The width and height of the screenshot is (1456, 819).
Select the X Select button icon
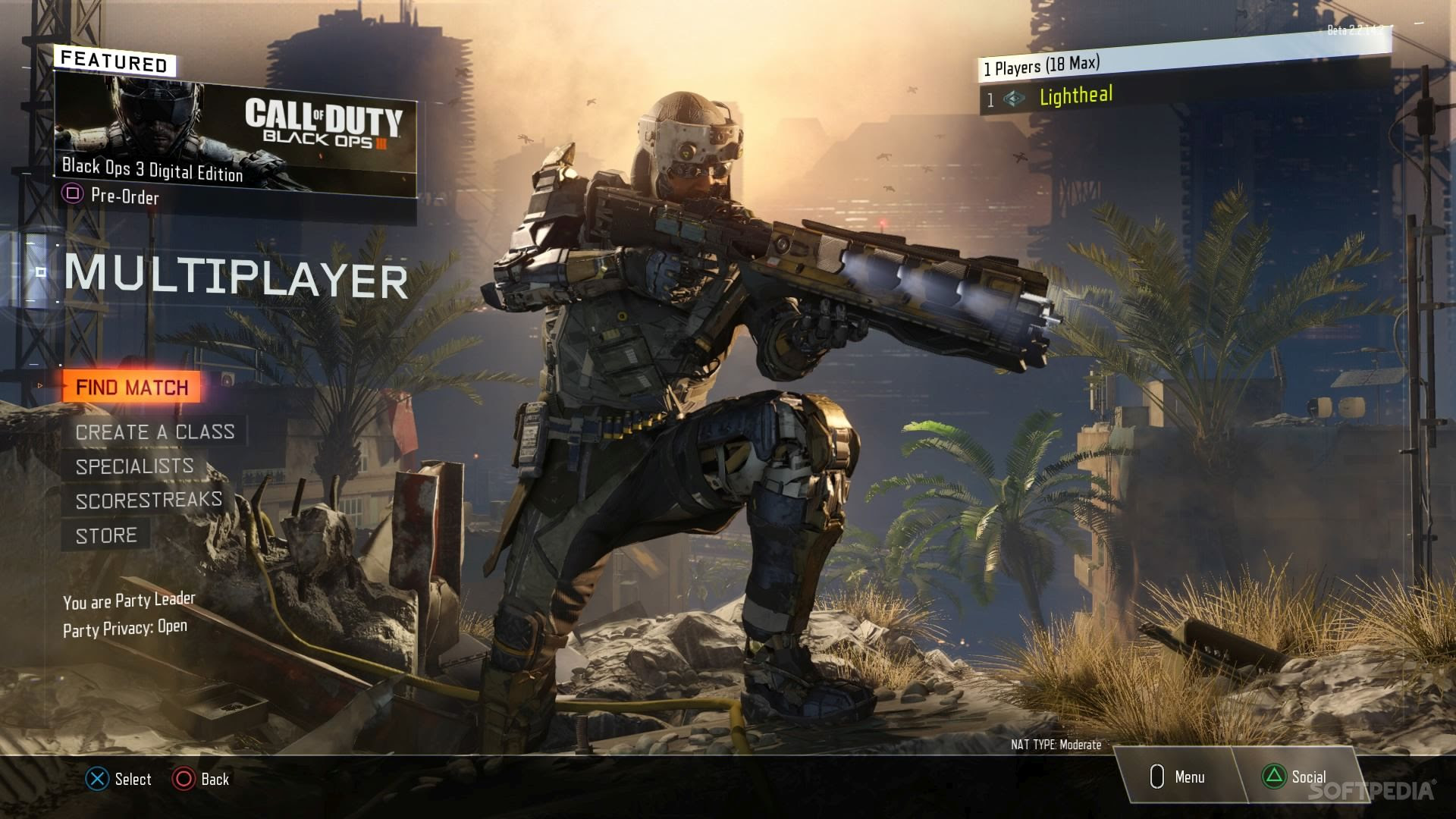point(96,779)
